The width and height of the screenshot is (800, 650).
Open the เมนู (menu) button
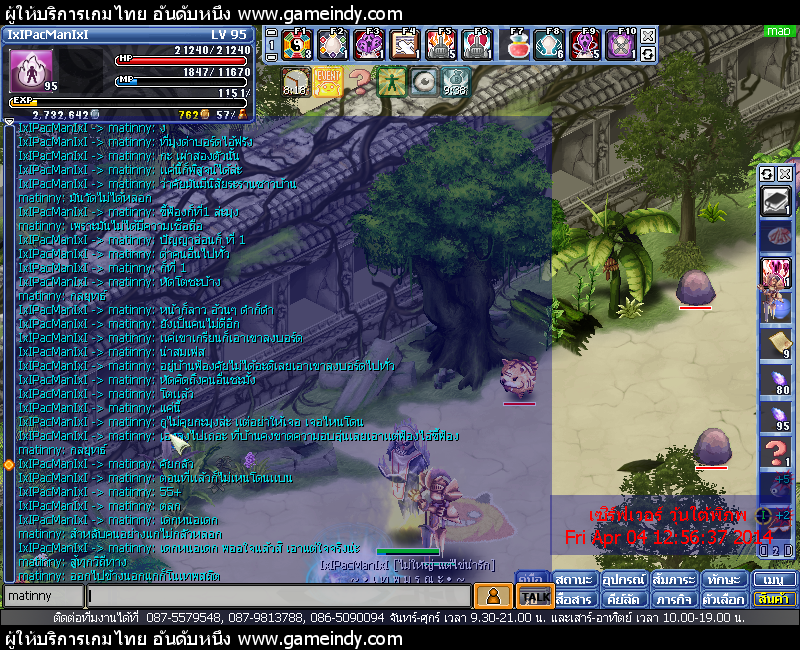[774, 580]
